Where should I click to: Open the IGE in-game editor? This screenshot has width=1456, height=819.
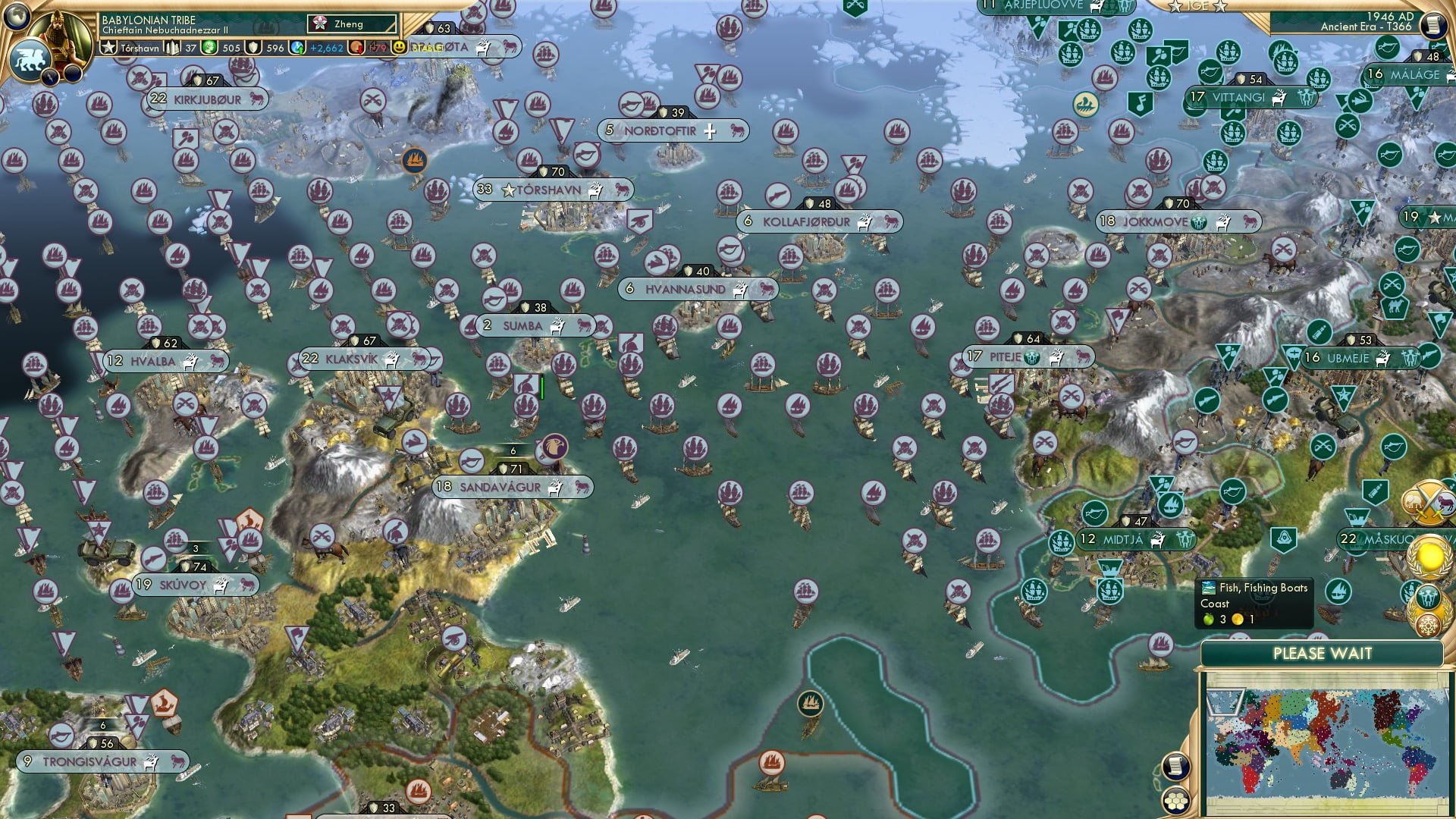(1197, 6)
